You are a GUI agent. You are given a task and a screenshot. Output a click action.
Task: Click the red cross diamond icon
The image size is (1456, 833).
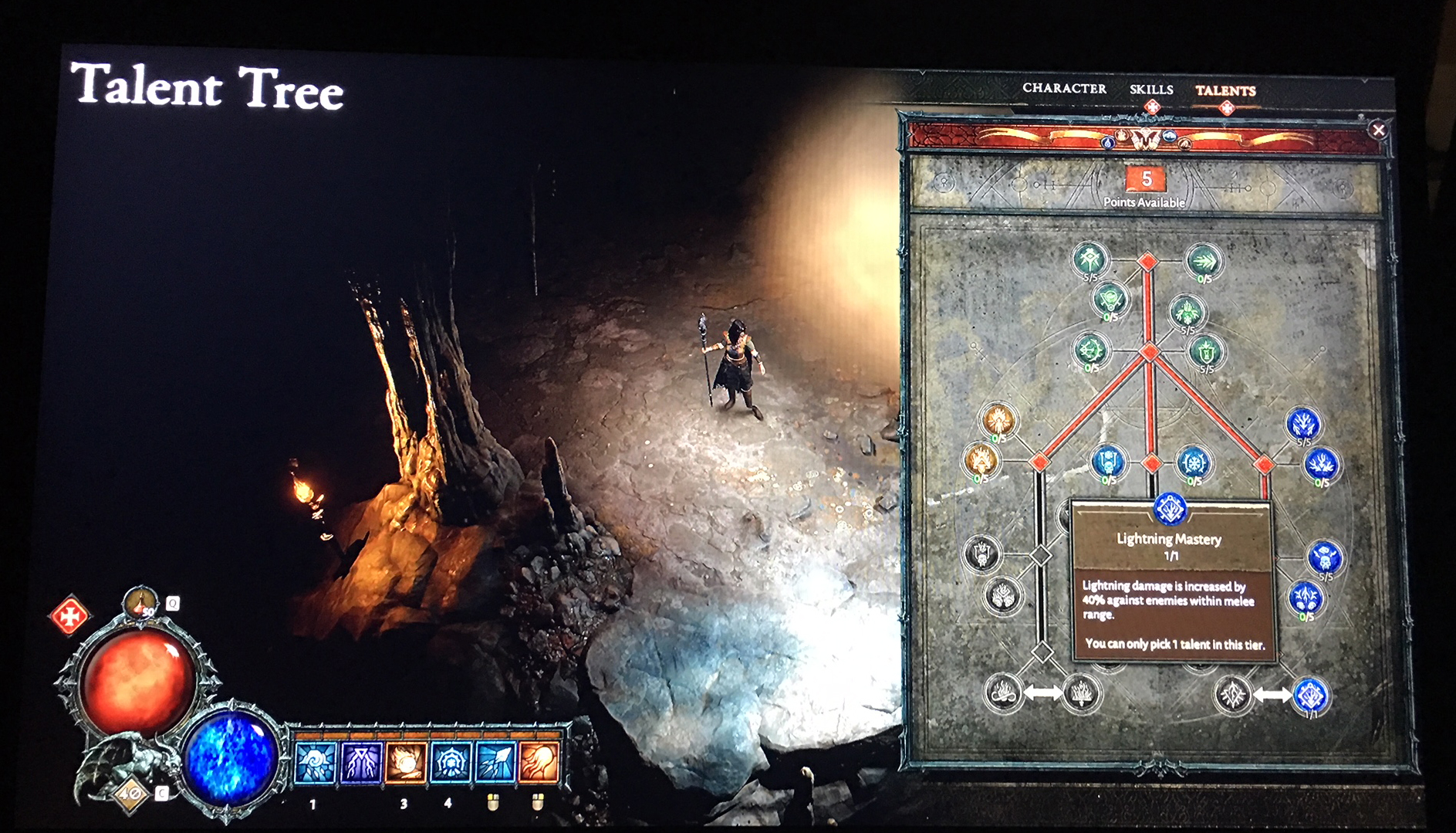click(69, 616)
